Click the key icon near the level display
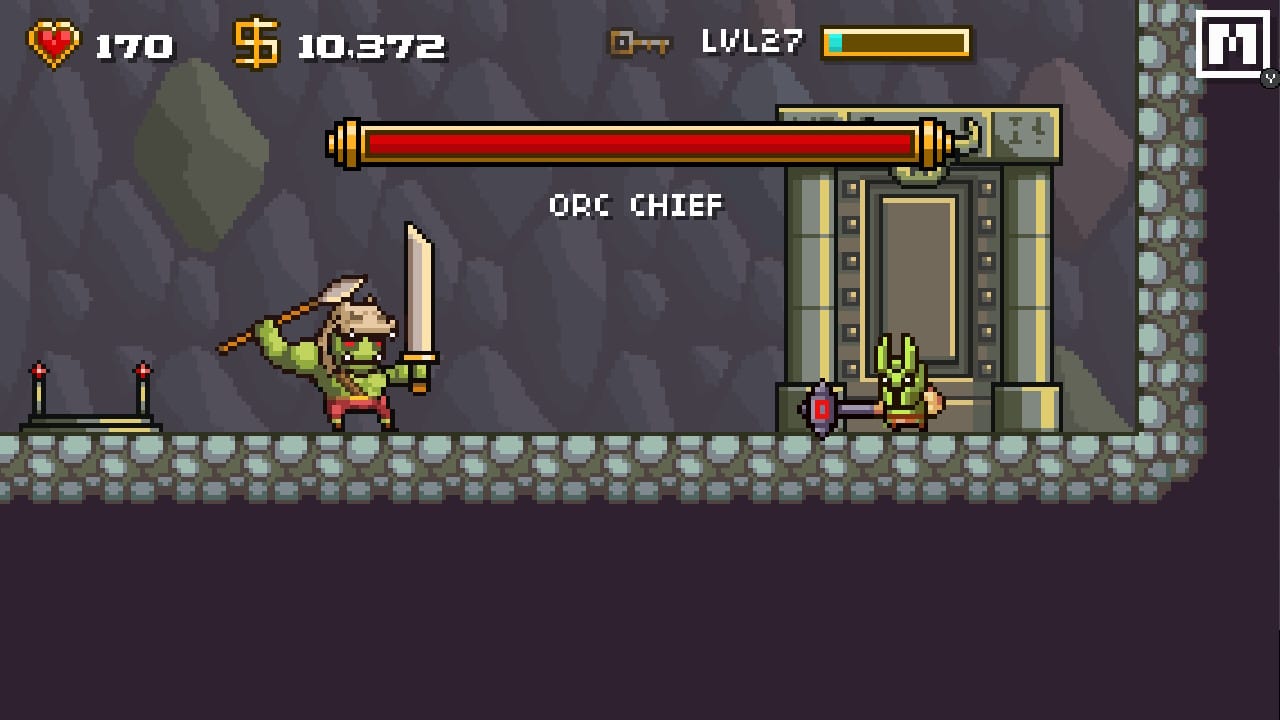Viewport: 1280px width, 720px height. point(640,42)
